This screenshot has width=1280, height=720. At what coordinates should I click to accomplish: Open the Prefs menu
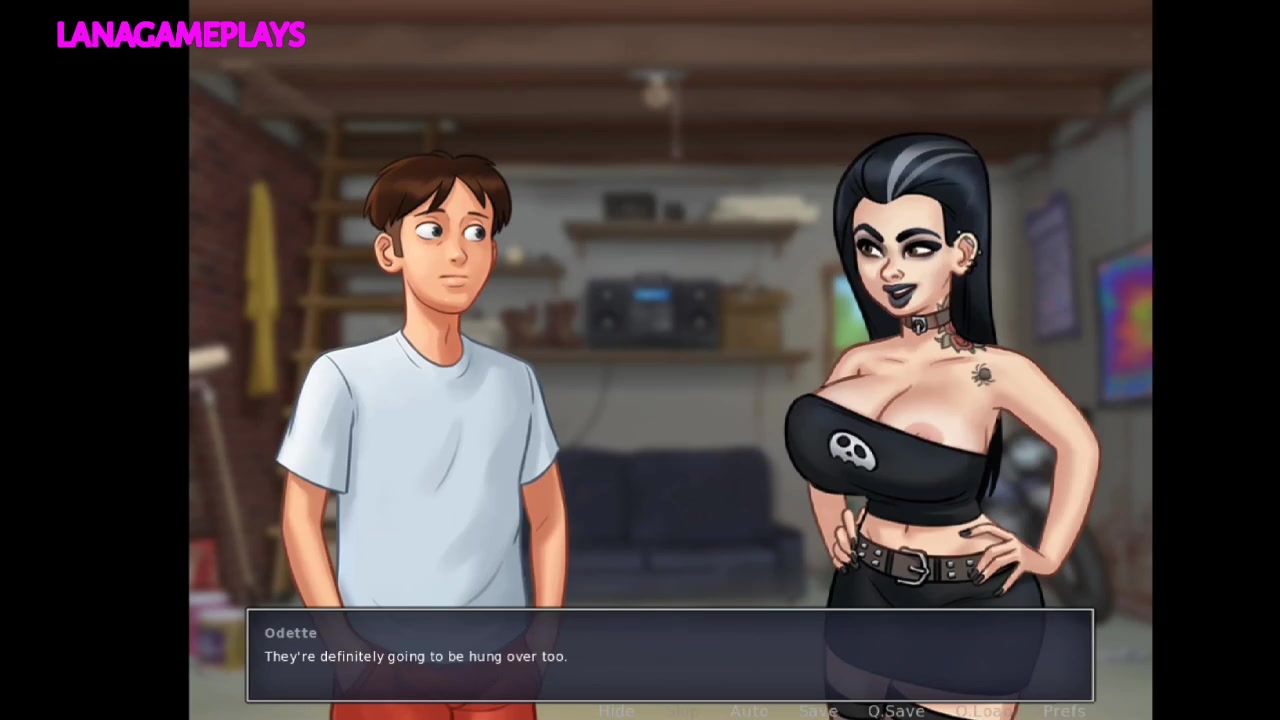point(1064,711)
